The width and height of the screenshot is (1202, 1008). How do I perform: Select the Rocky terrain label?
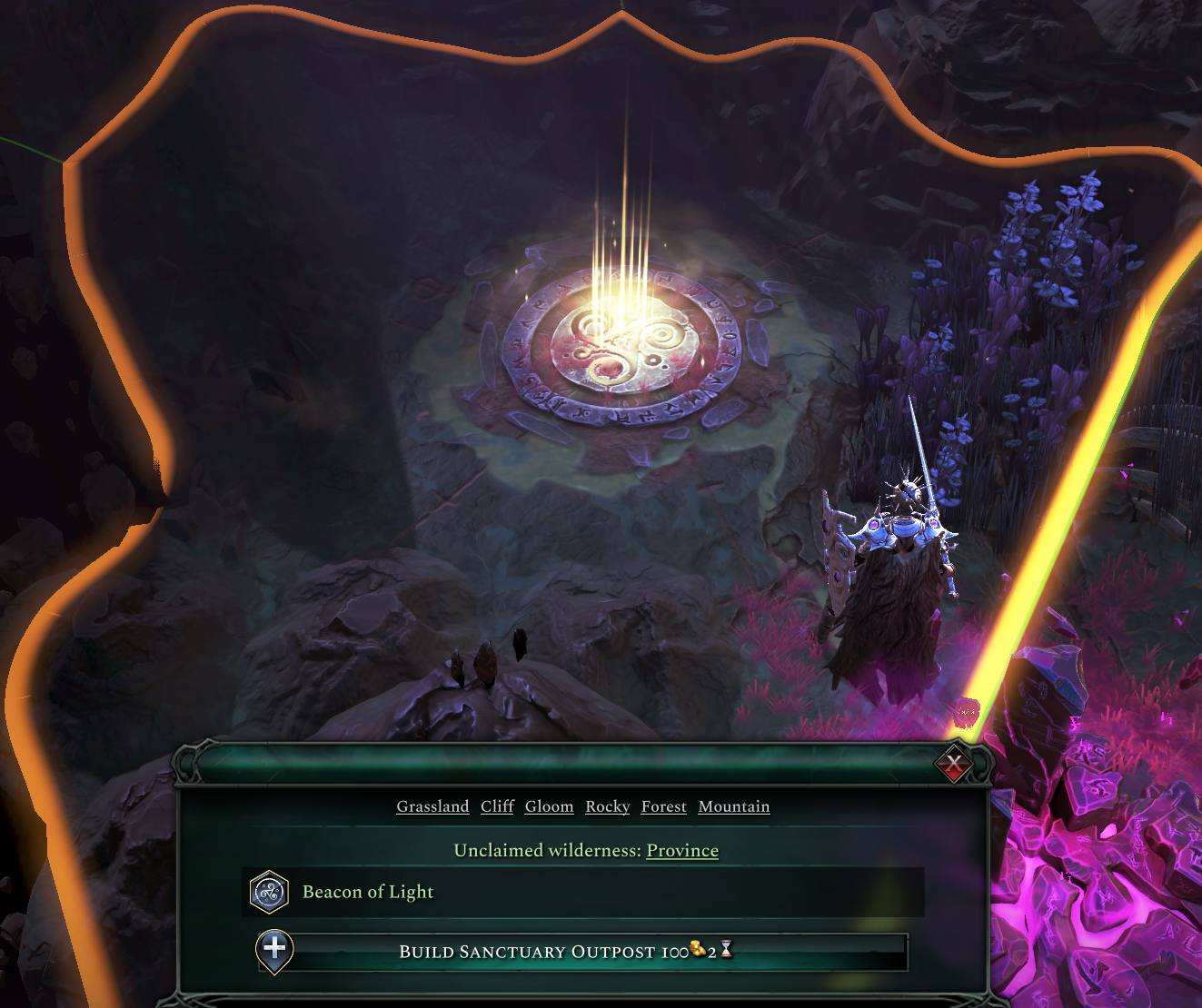607,806
